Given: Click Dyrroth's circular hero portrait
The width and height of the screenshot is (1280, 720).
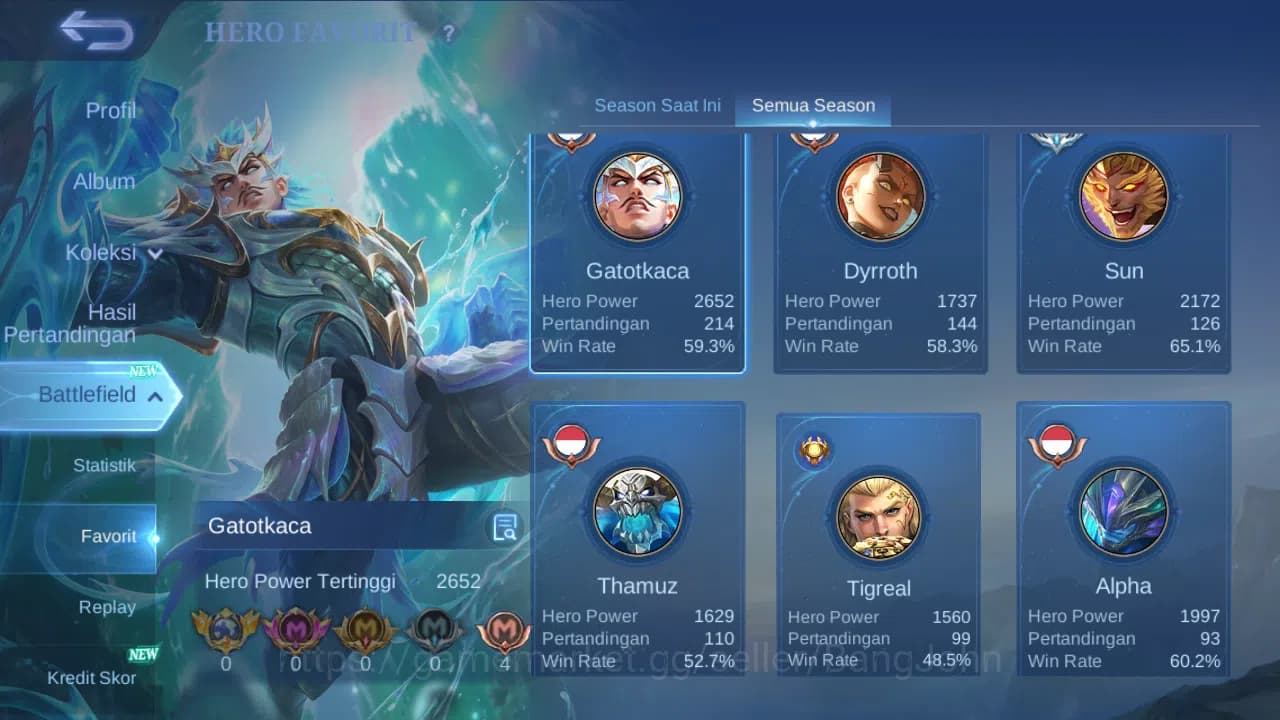Looking at the screenshot, I should (x=880, y=196).
